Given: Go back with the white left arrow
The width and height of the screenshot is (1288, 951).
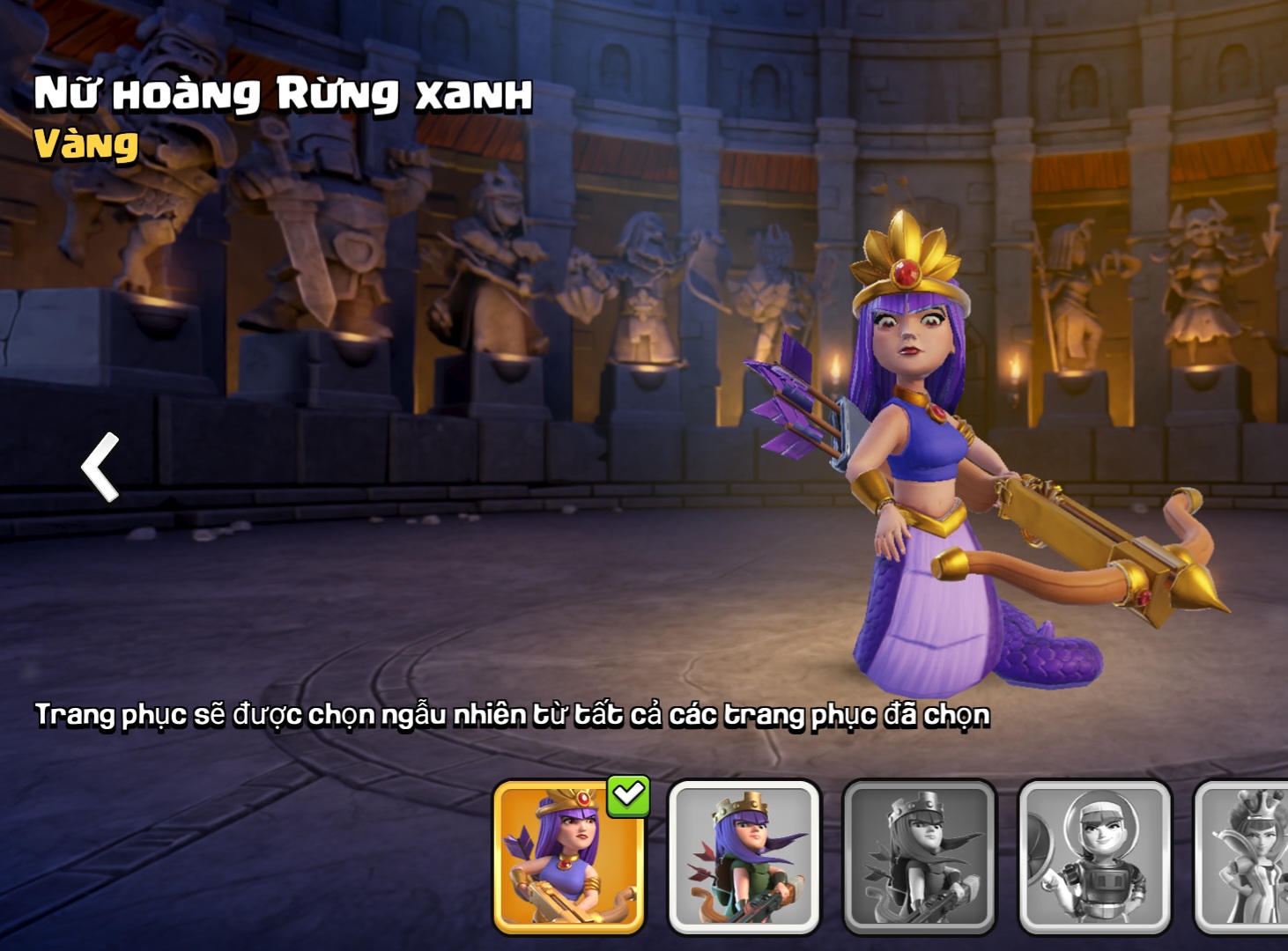Looking at the screenshot, I should [x=101, y=467].
